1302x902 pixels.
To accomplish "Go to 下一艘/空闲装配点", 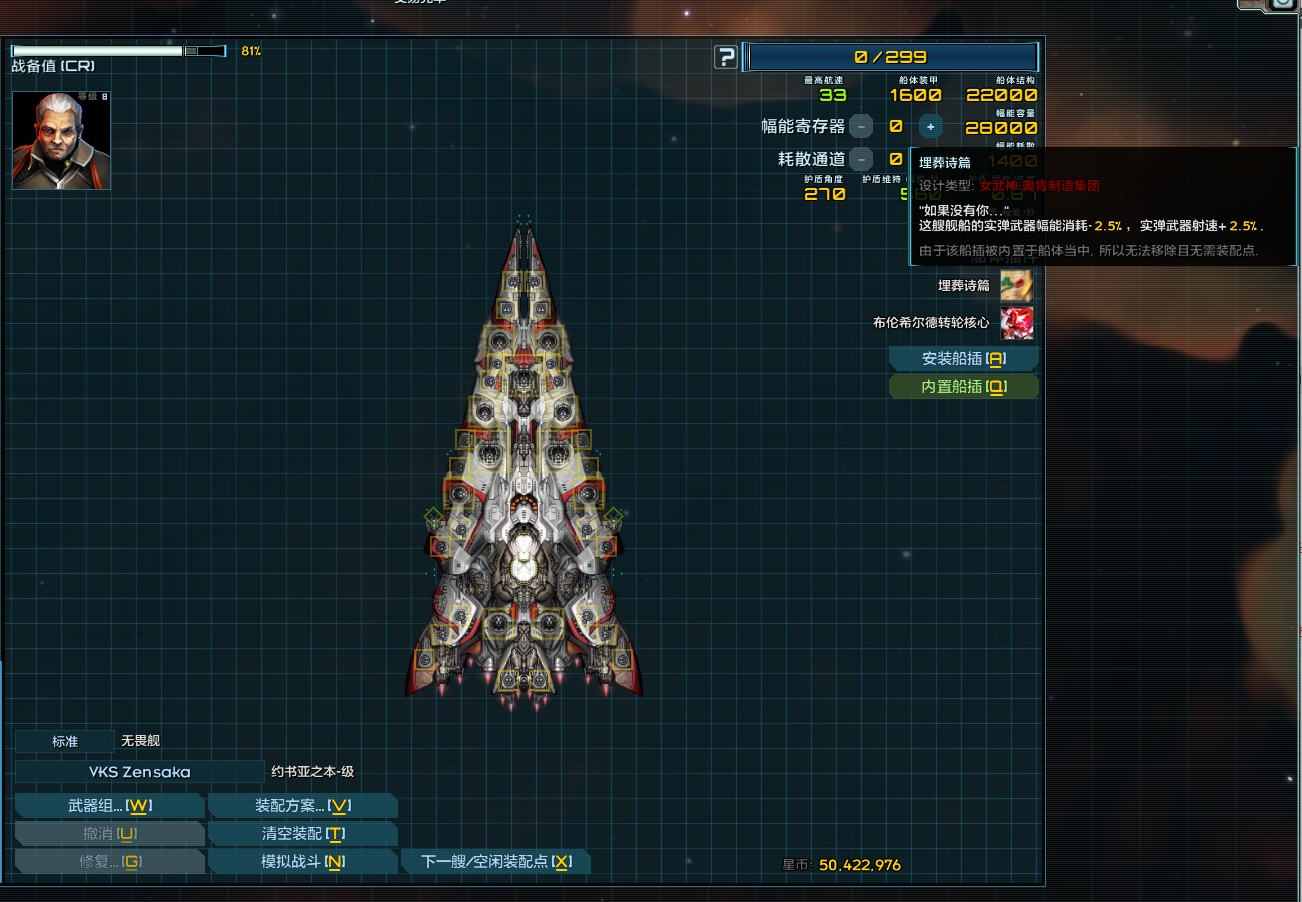I will coord(495,862).
